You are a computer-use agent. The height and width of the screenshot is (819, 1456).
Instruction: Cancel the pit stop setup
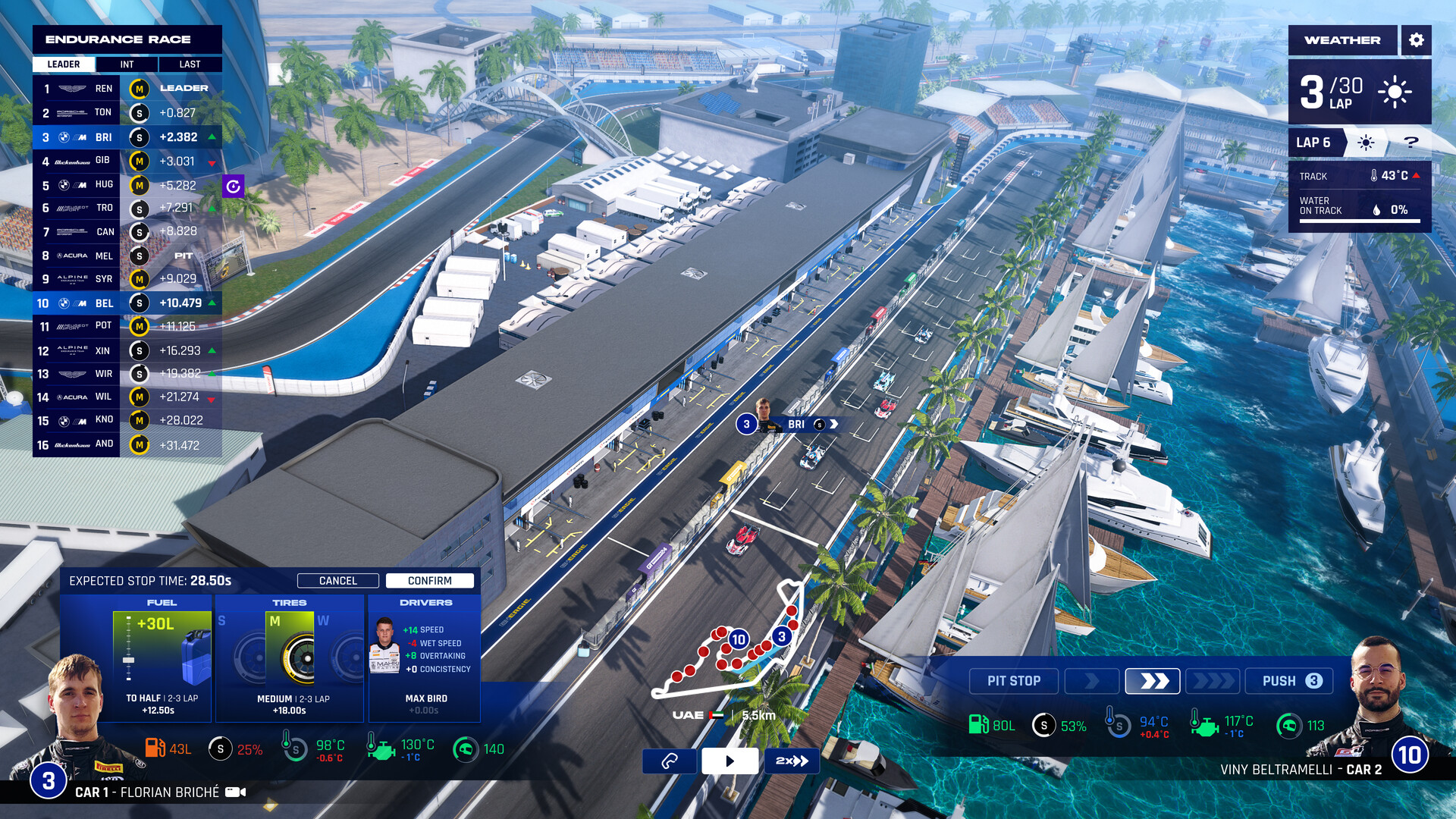tap(337, 581)
